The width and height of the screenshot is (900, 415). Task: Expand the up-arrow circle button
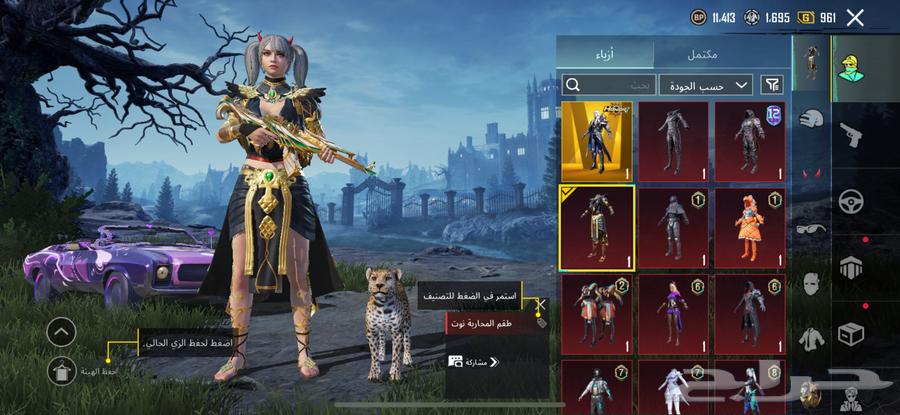pyautogui.click(x=61, y=332)
